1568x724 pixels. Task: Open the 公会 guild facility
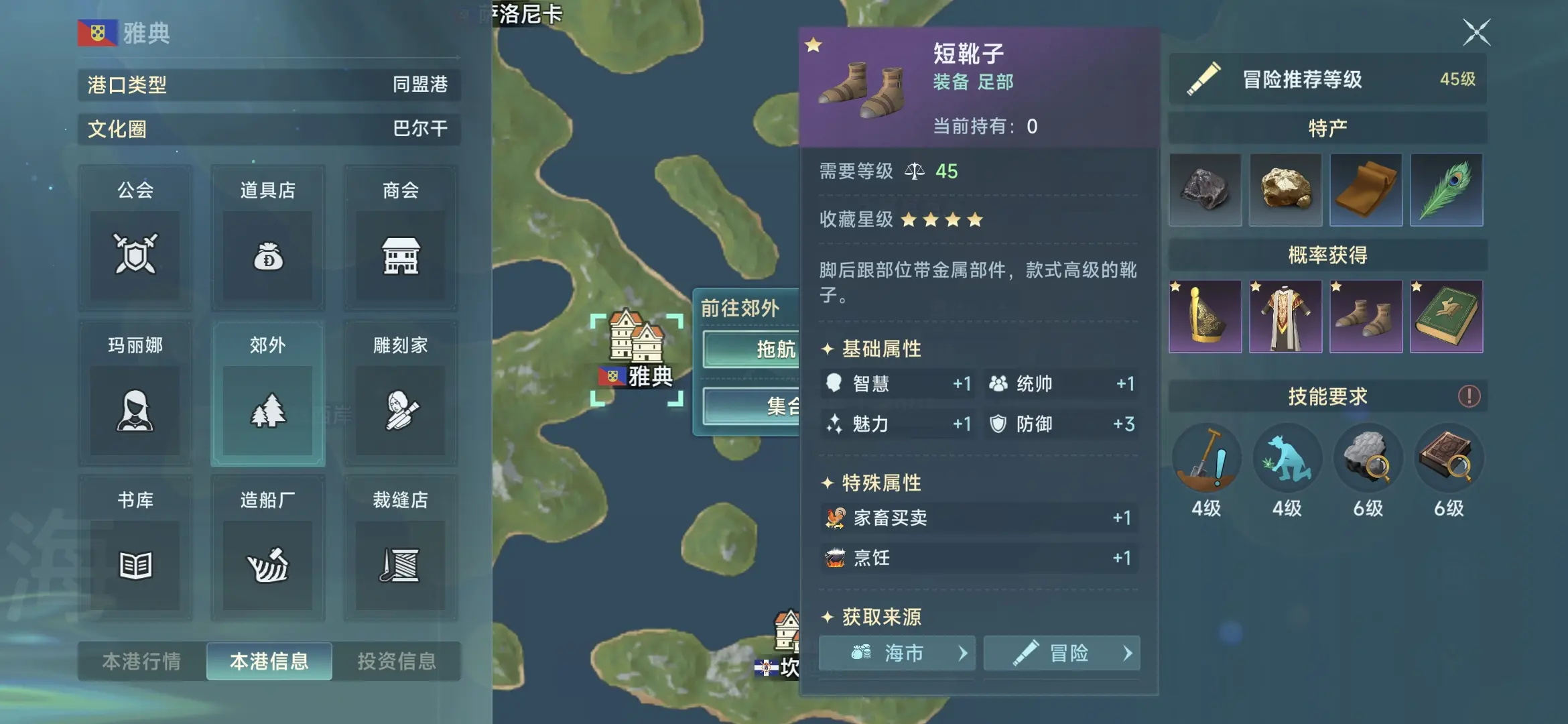coord(134,238)
